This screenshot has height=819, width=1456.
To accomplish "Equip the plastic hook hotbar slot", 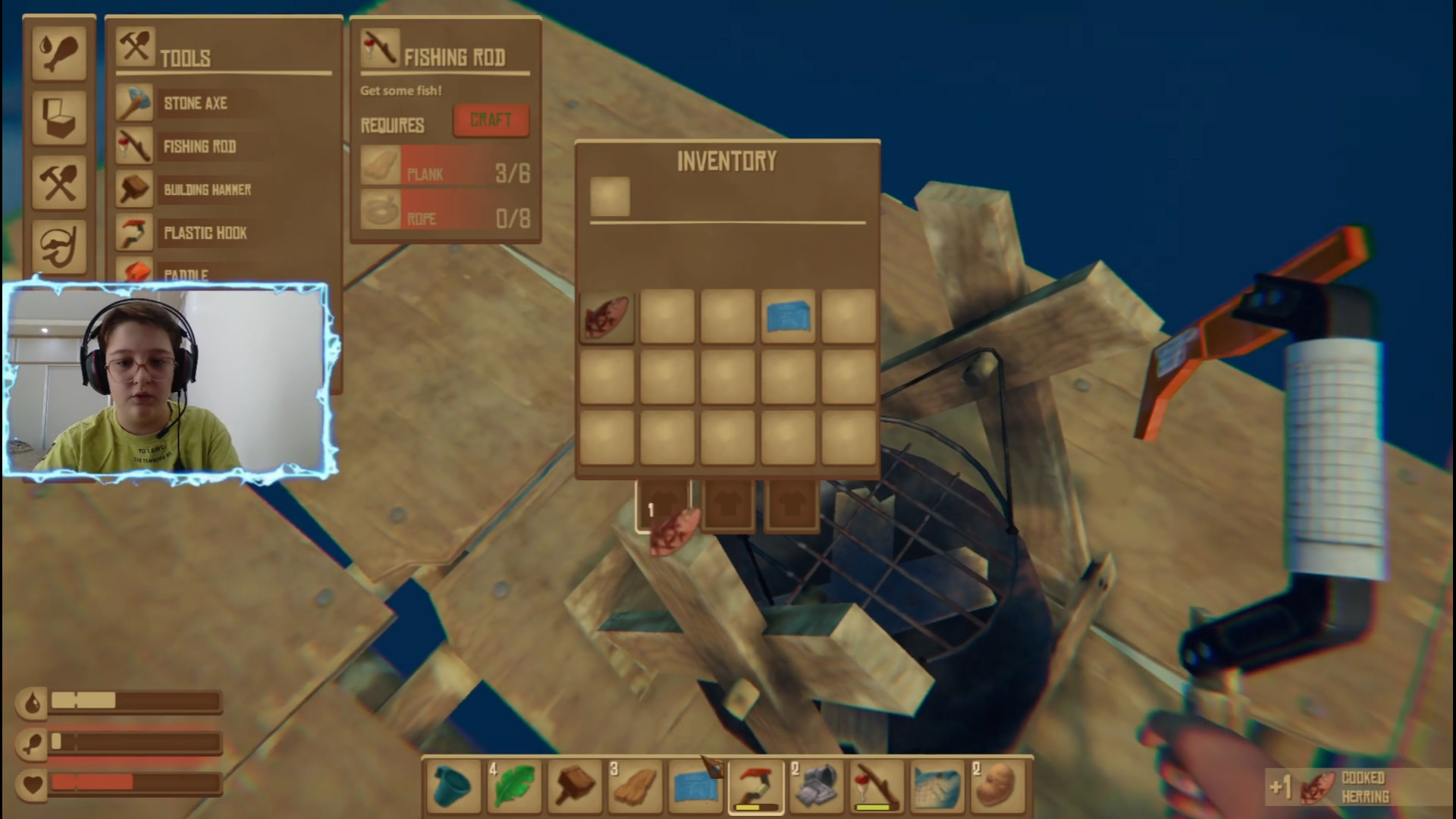I will (x=756, y=786).
